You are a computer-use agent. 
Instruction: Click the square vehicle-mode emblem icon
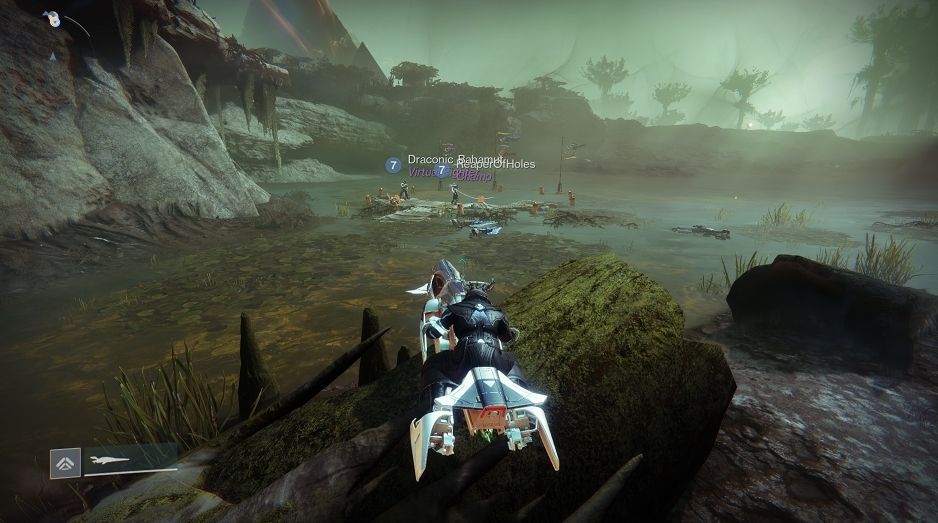tap(65, 464)
